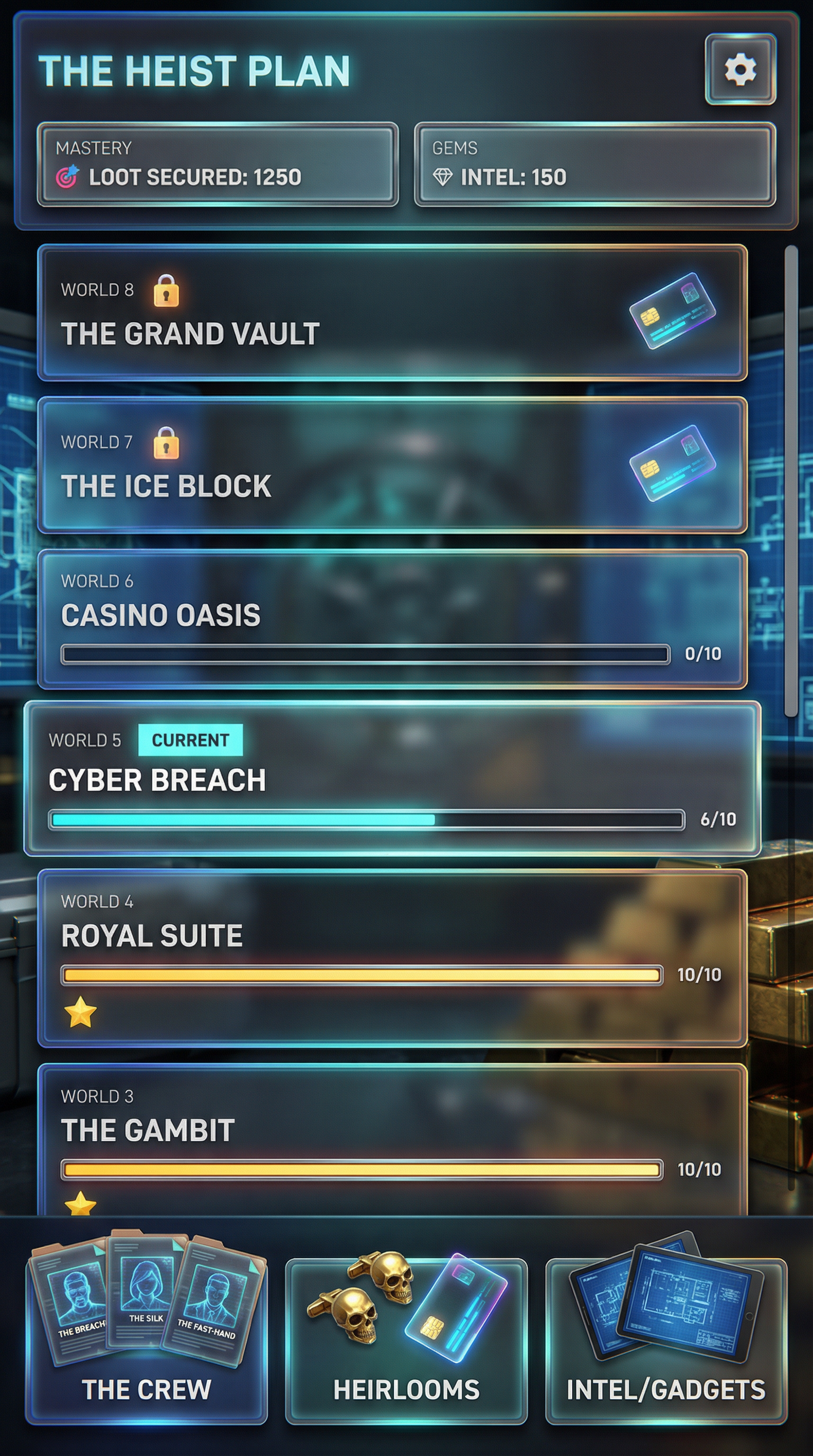Choose the locked Ice Block world
The image size is (813, 1456).
392,465
